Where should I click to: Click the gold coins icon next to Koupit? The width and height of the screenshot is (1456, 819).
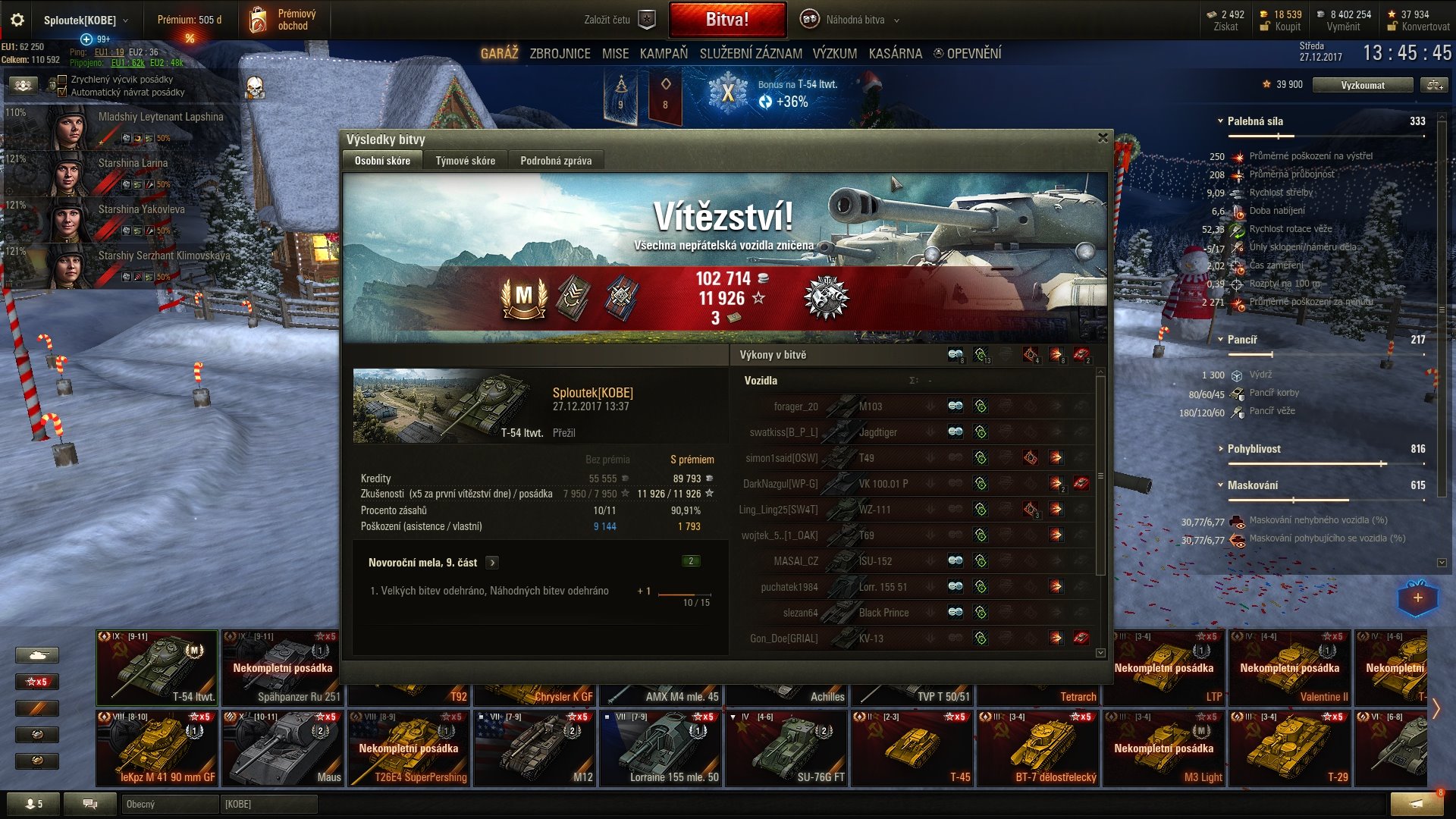[1265, 13]
